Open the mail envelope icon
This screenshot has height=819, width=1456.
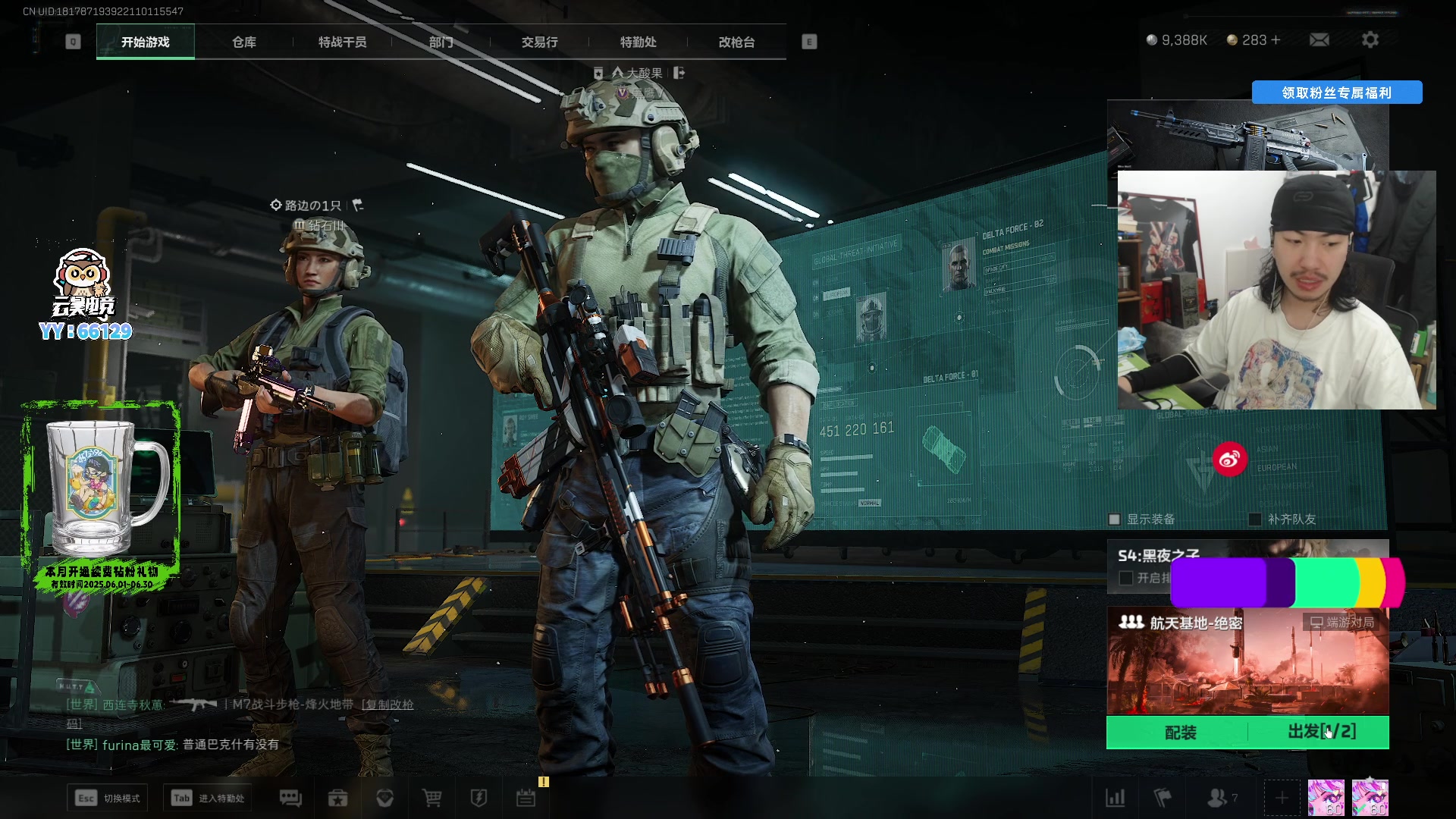pos(1319,40)
